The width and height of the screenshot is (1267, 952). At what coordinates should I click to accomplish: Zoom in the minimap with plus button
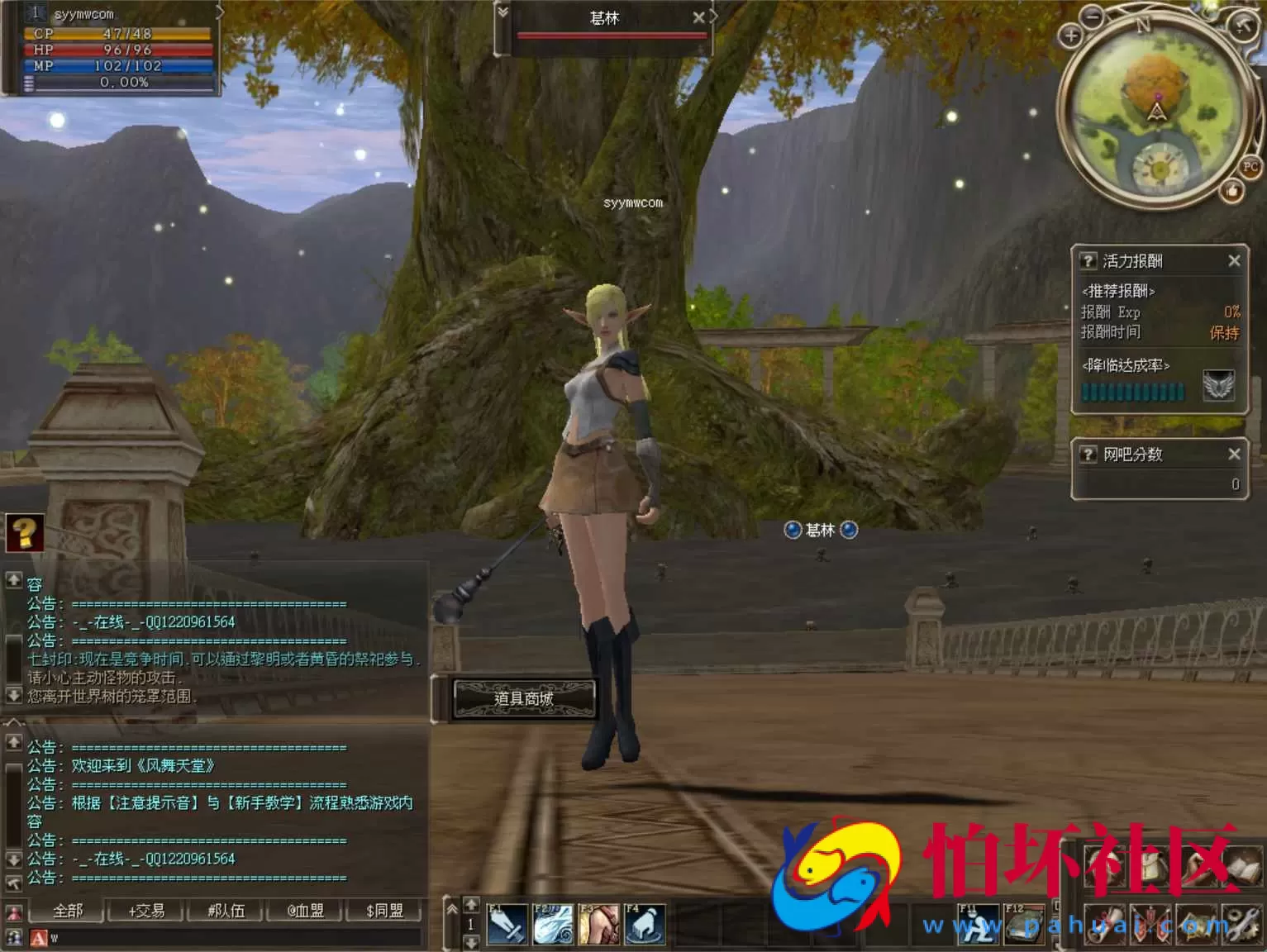(1070, 36)
